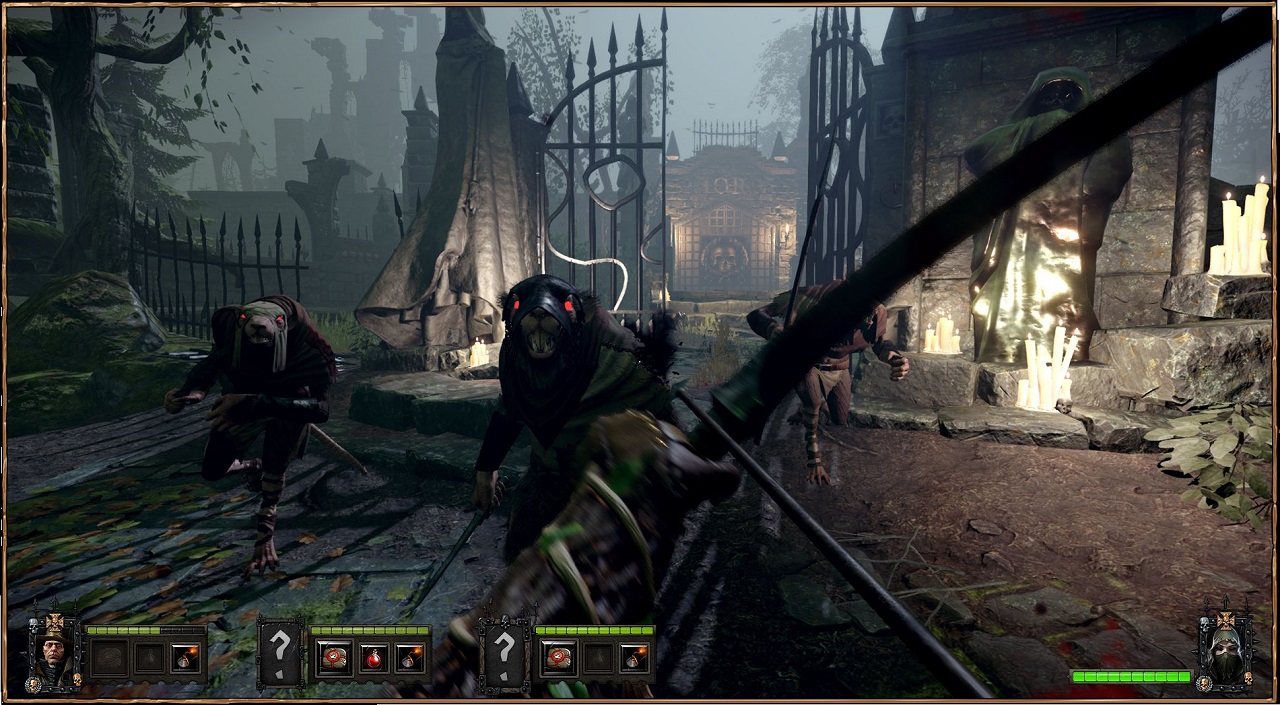1280x705 pixels.
Task: Click the hooded masked elf player portrait
Action: [1225, 651]
